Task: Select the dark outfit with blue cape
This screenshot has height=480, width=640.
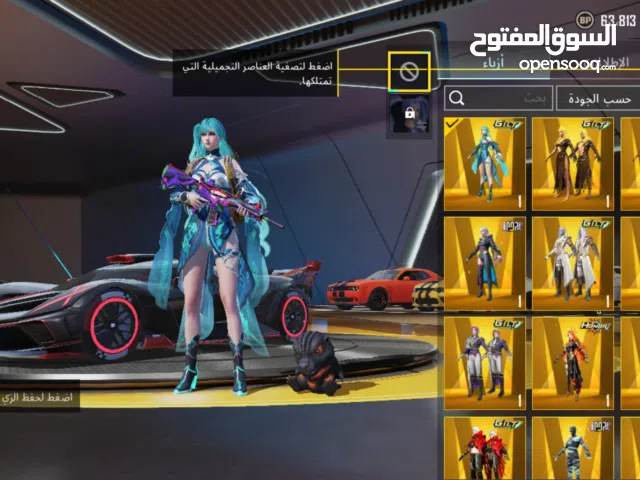Action: pos(484,263)
